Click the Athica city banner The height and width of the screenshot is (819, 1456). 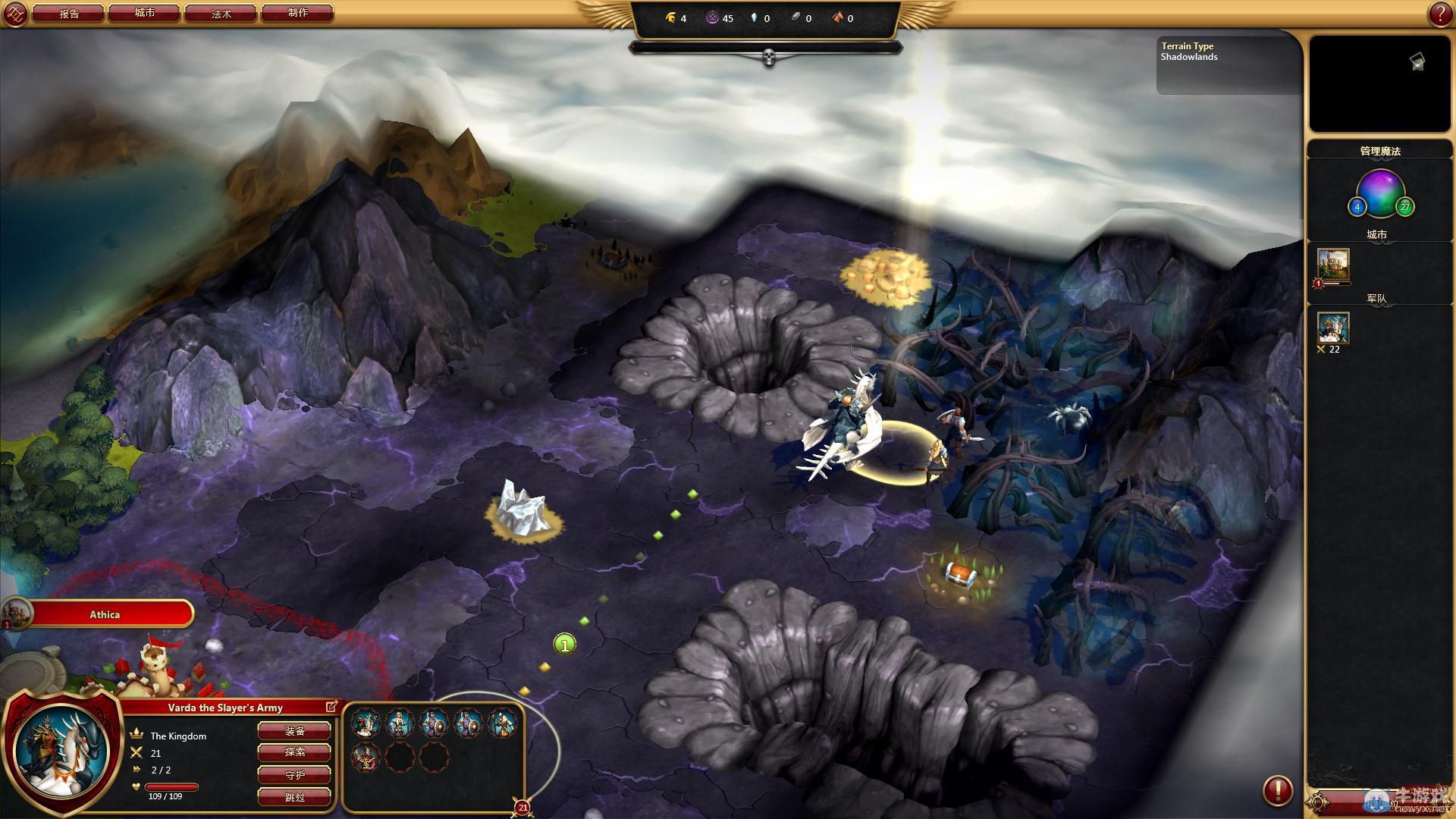tap(106, 614)
